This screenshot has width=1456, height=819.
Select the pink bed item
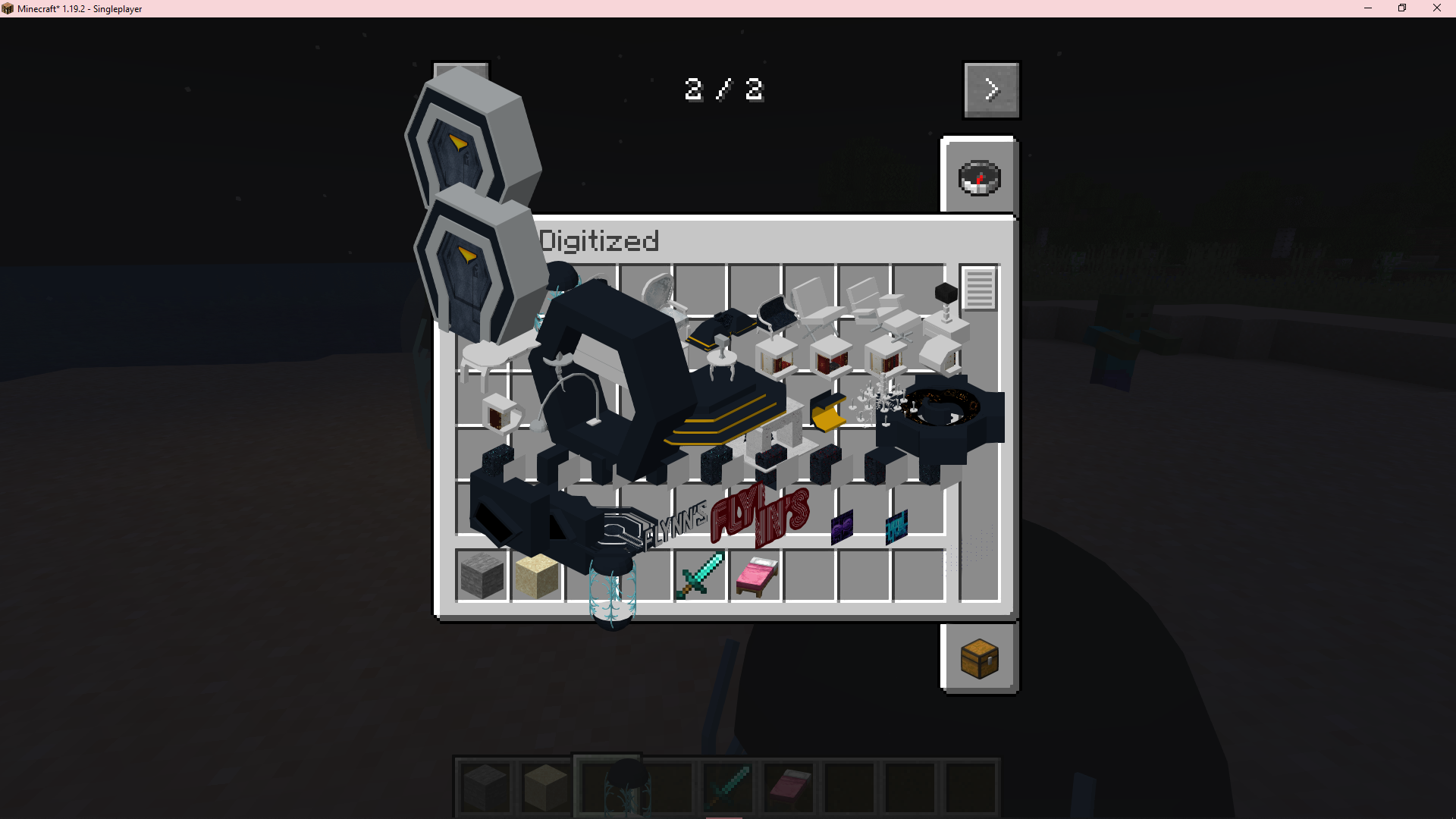pos(756,576)
